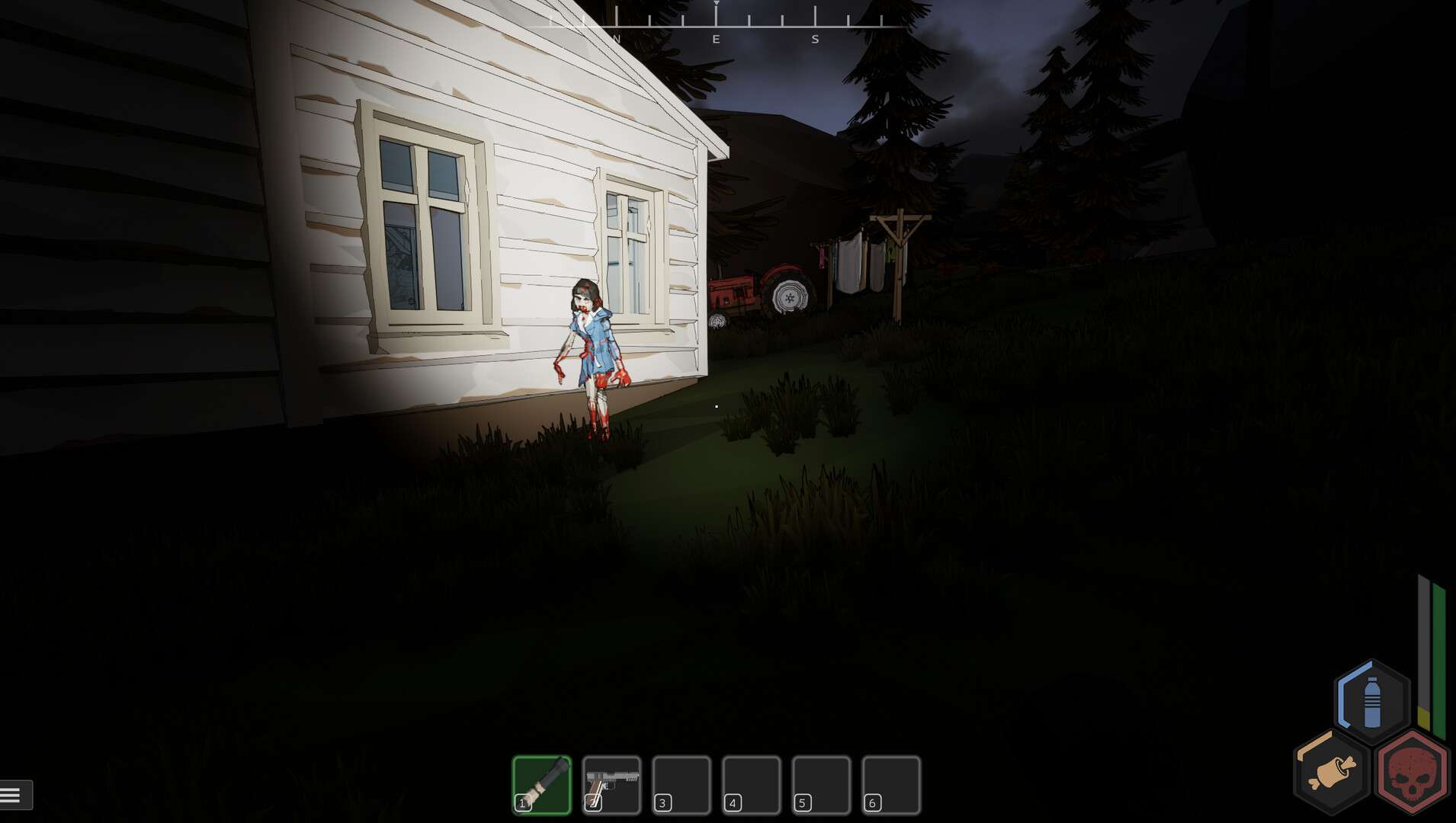Click the meat hunger status icon
The height and width of the screenshot is (823, 1456).
(x=1332, y=771)
